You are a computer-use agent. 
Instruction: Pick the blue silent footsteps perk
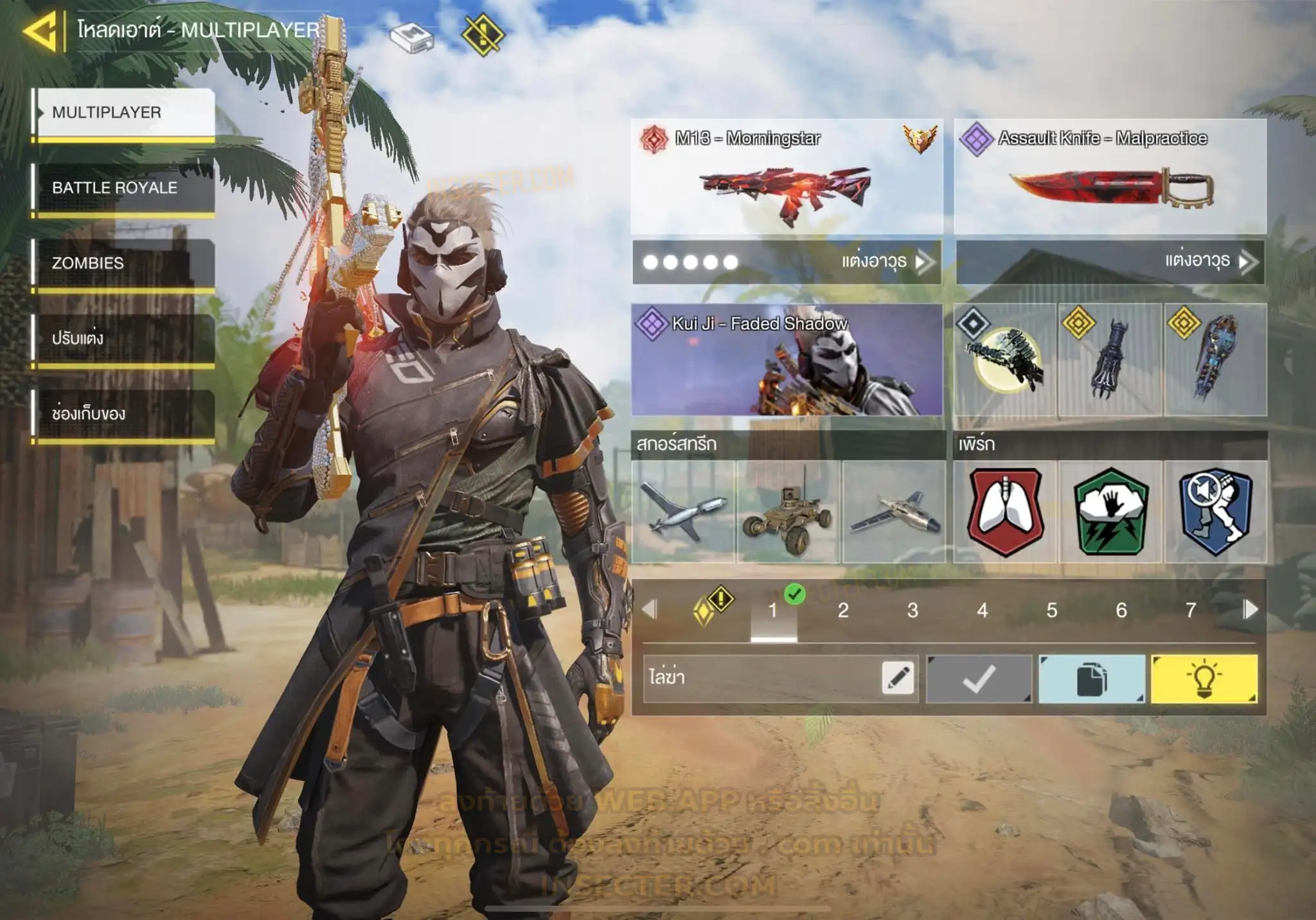point(1216,512)
